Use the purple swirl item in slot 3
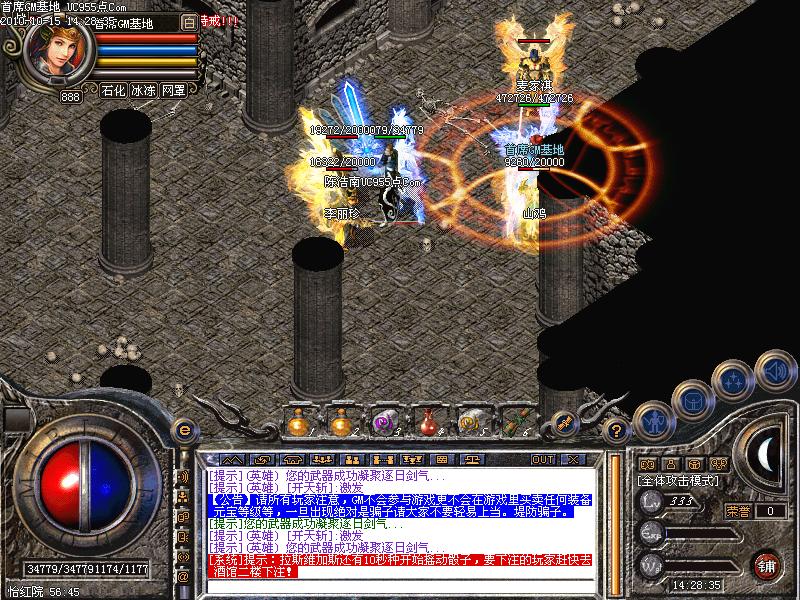 point(384,422)
